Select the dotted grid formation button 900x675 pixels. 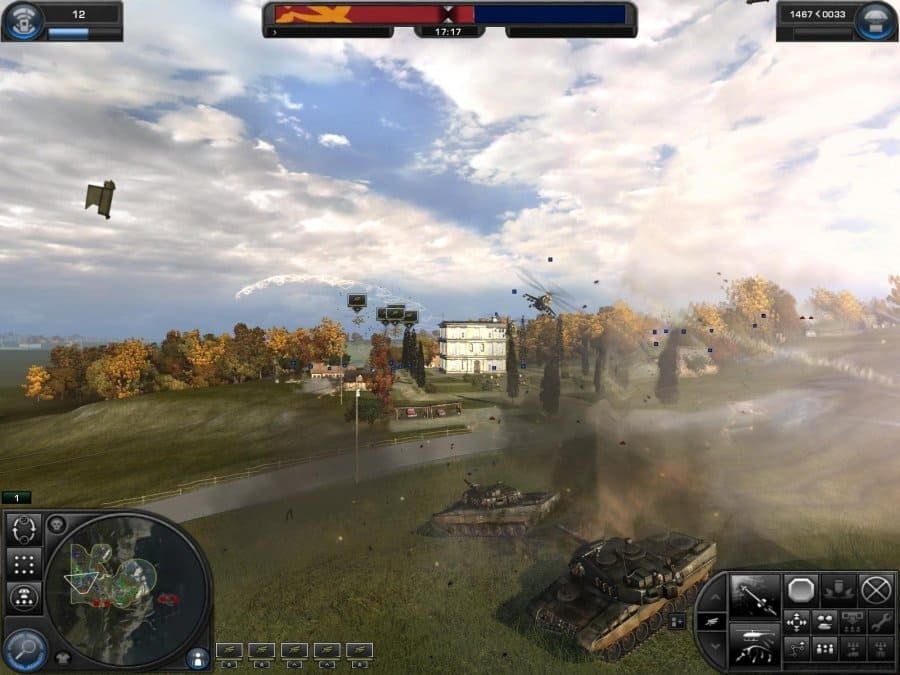23,563
